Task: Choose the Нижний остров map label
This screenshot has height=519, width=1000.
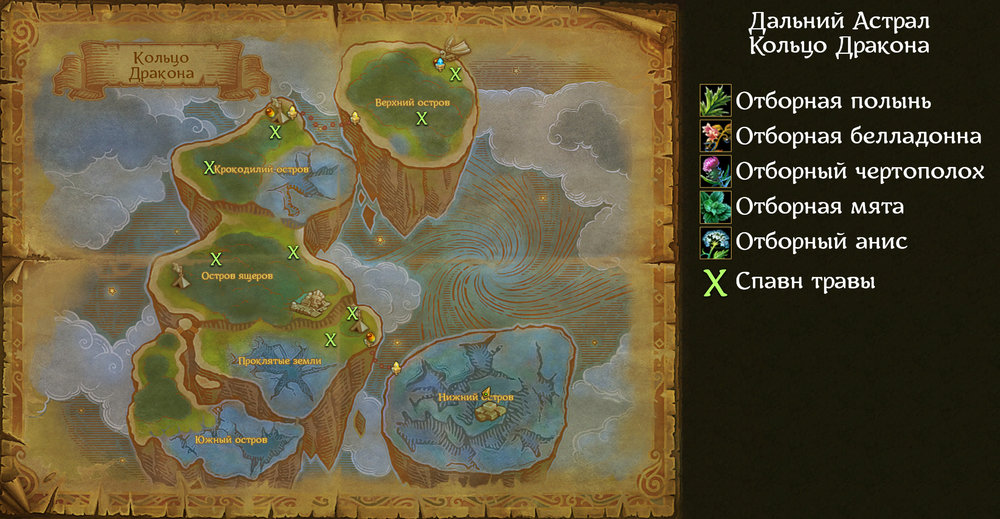Action: click(475, 397)
